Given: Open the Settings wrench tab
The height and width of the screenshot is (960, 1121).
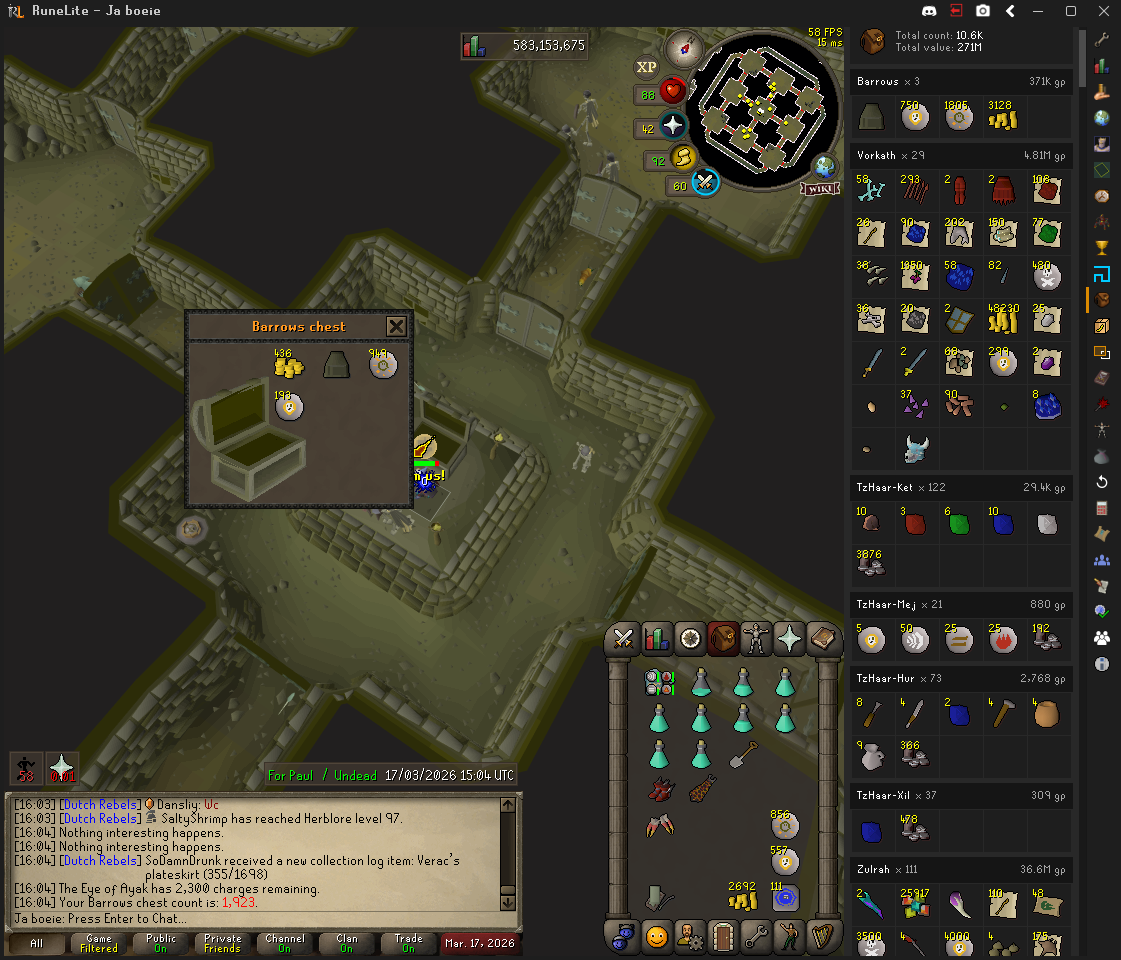Looking at the screenshot, I should tap(755, 937).
